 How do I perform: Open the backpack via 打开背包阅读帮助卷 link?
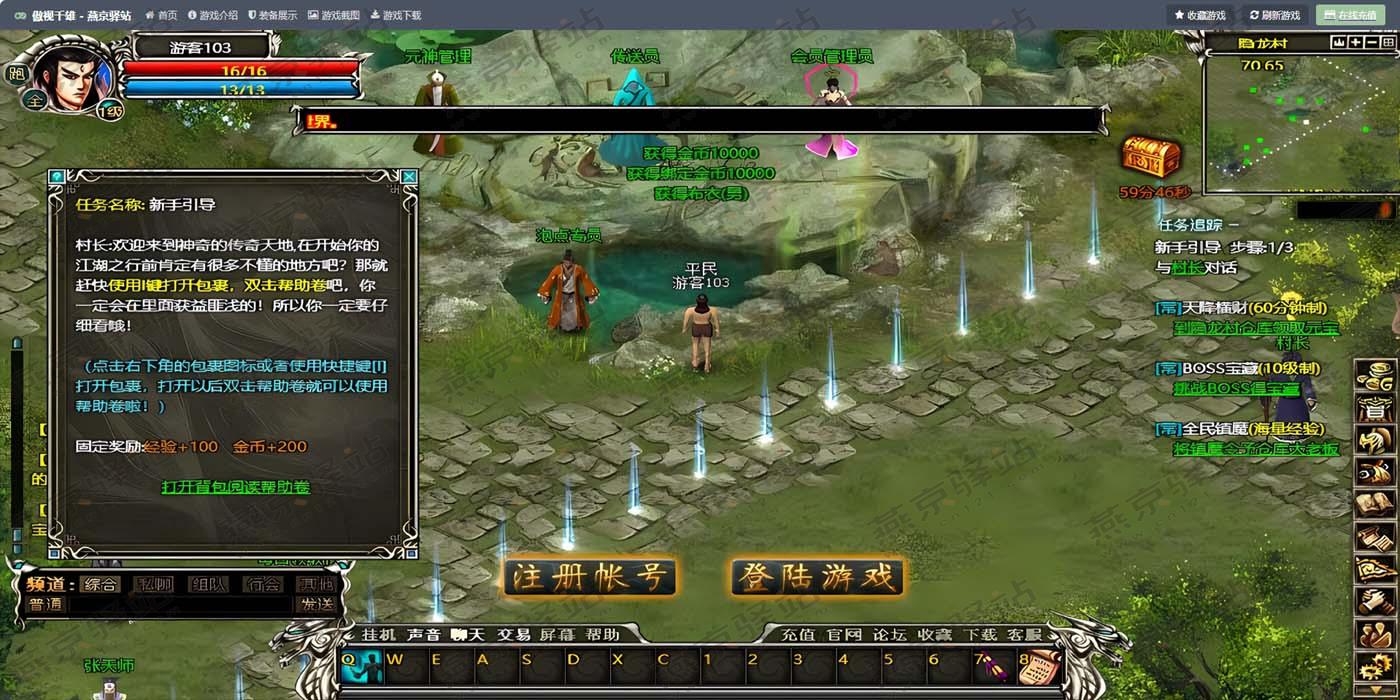236,487
